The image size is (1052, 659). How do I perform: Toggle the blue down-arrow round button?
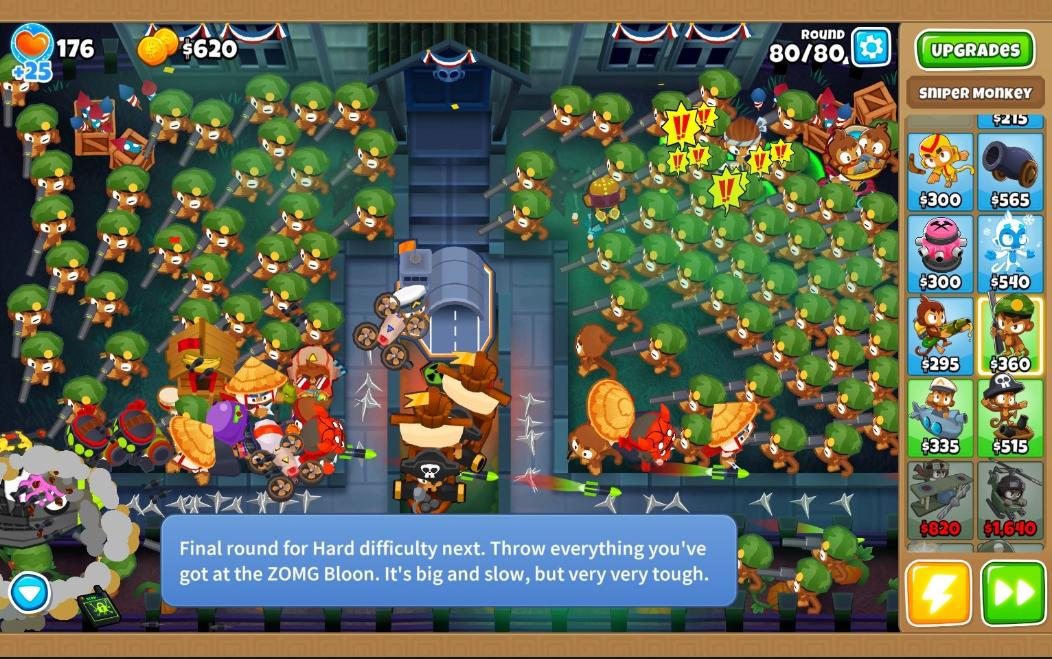click(x=30, y=593)
